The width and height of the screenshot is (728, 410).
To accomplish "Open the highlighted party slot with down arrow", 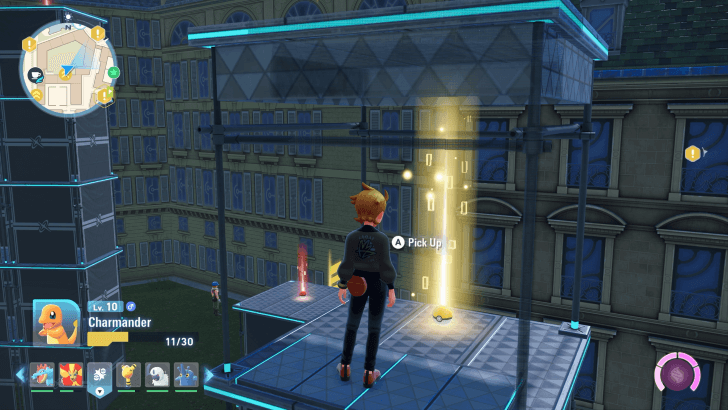I will (101, 375).
